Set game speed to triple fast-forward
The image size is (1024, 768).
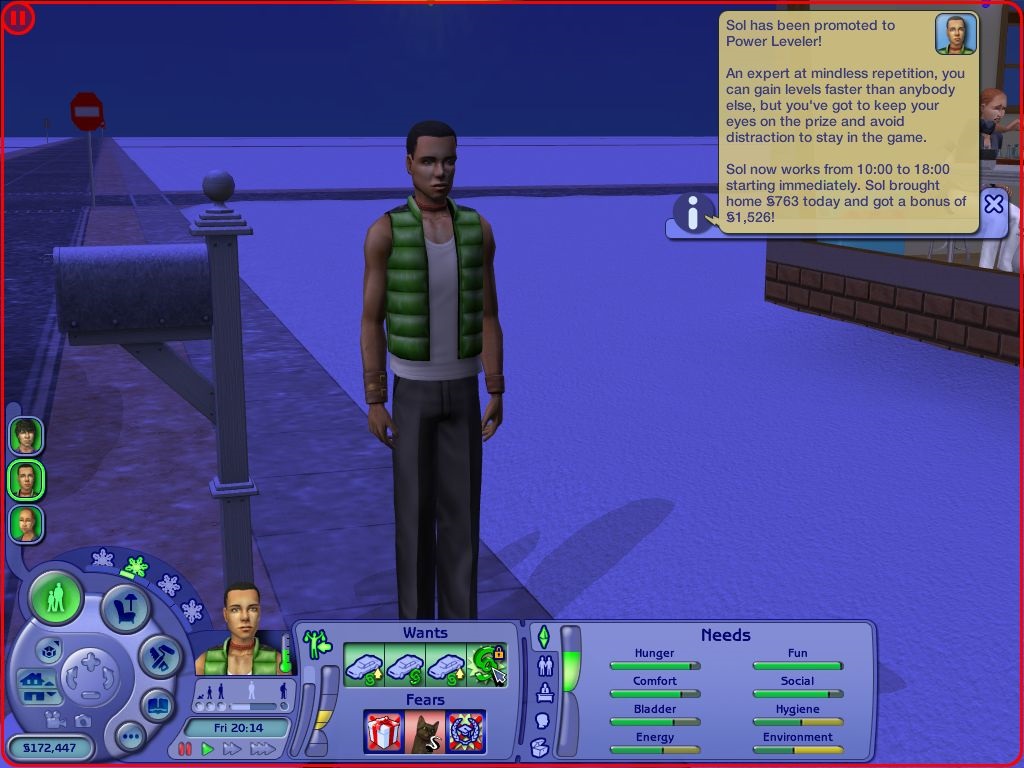click(265, 749)
